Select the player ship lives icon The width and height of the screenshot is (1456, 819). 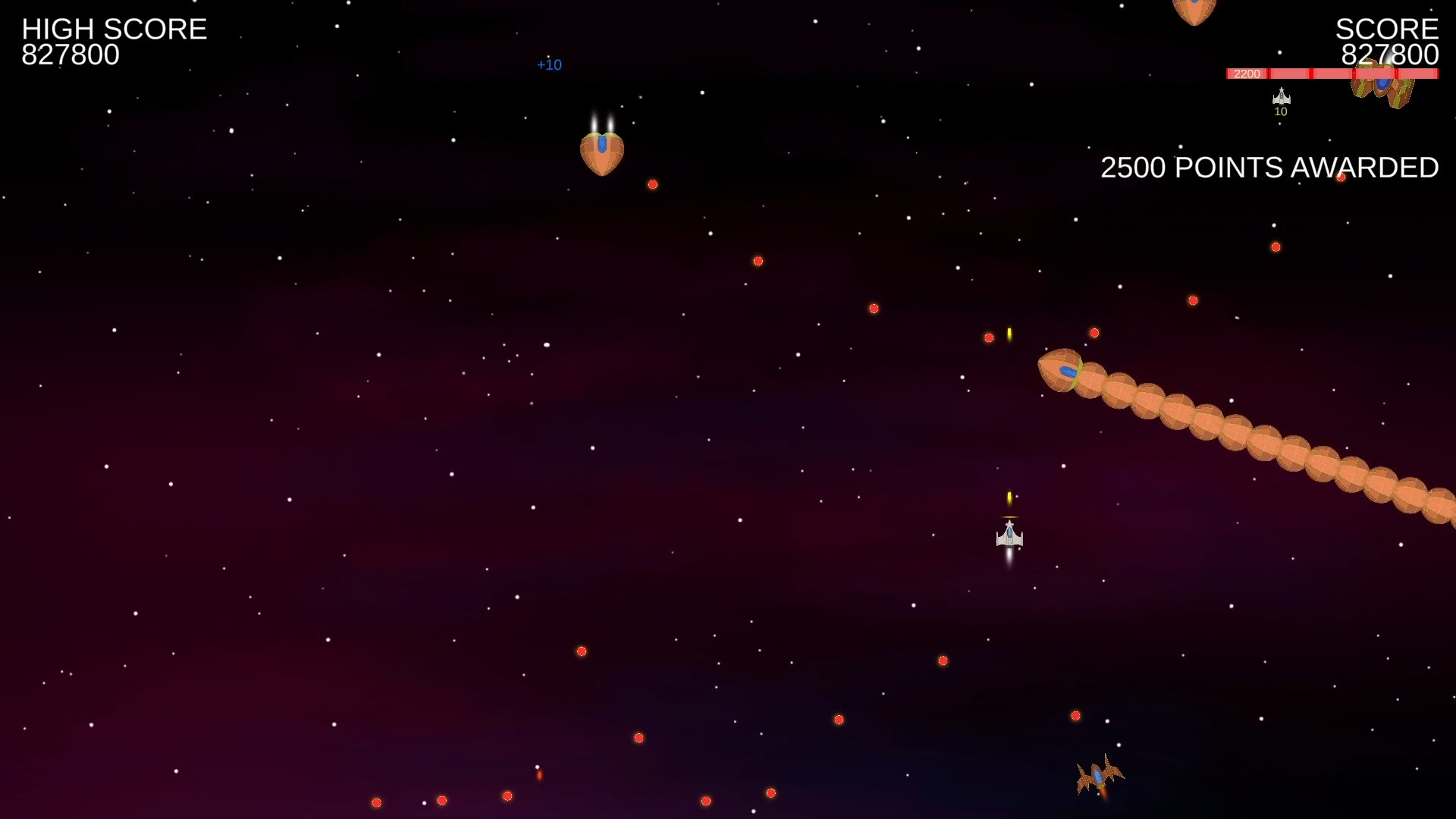coord(1282,96)
